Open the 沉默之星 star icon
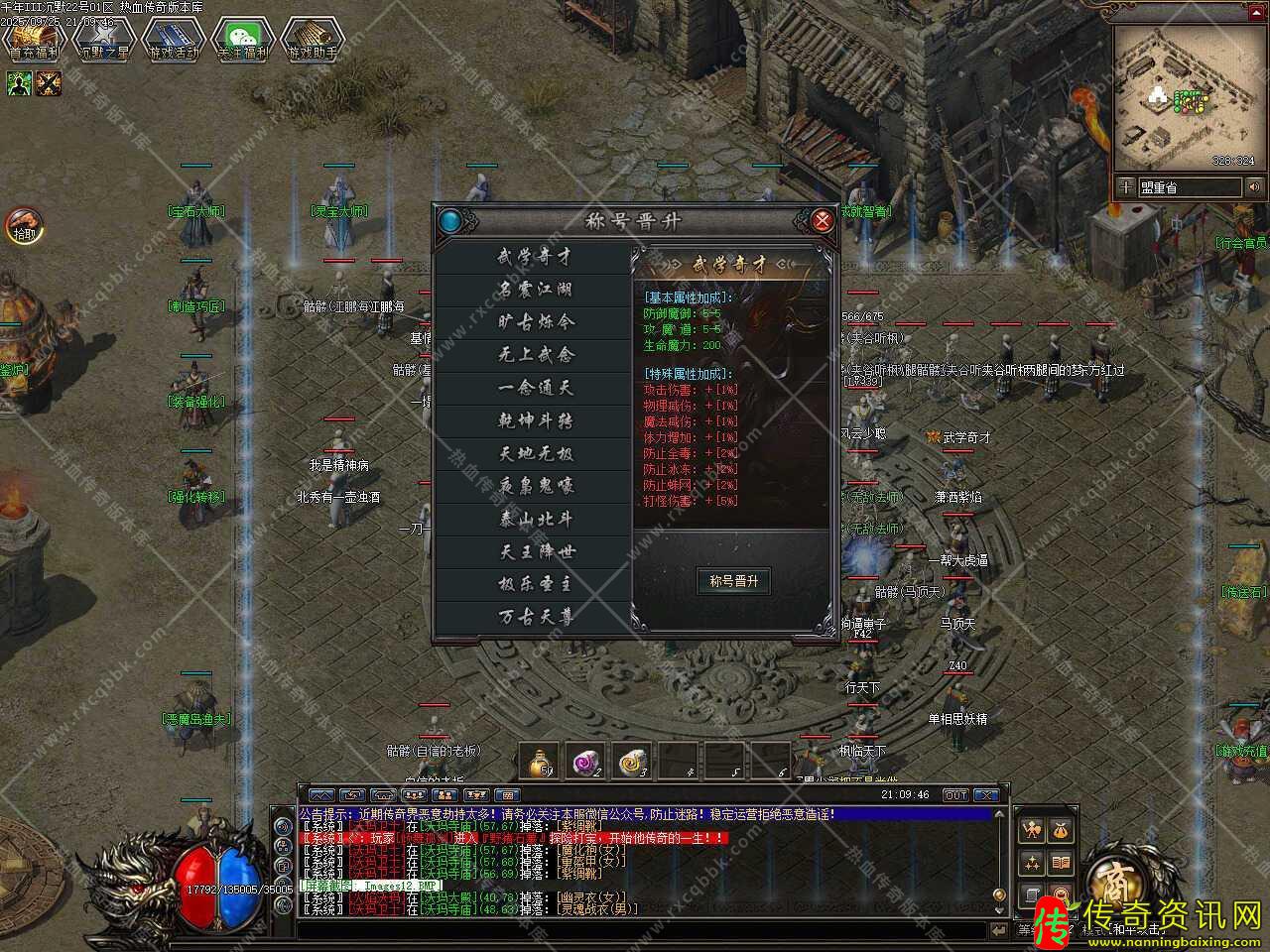Screen dimensions: 1270x952 (103, 37)
